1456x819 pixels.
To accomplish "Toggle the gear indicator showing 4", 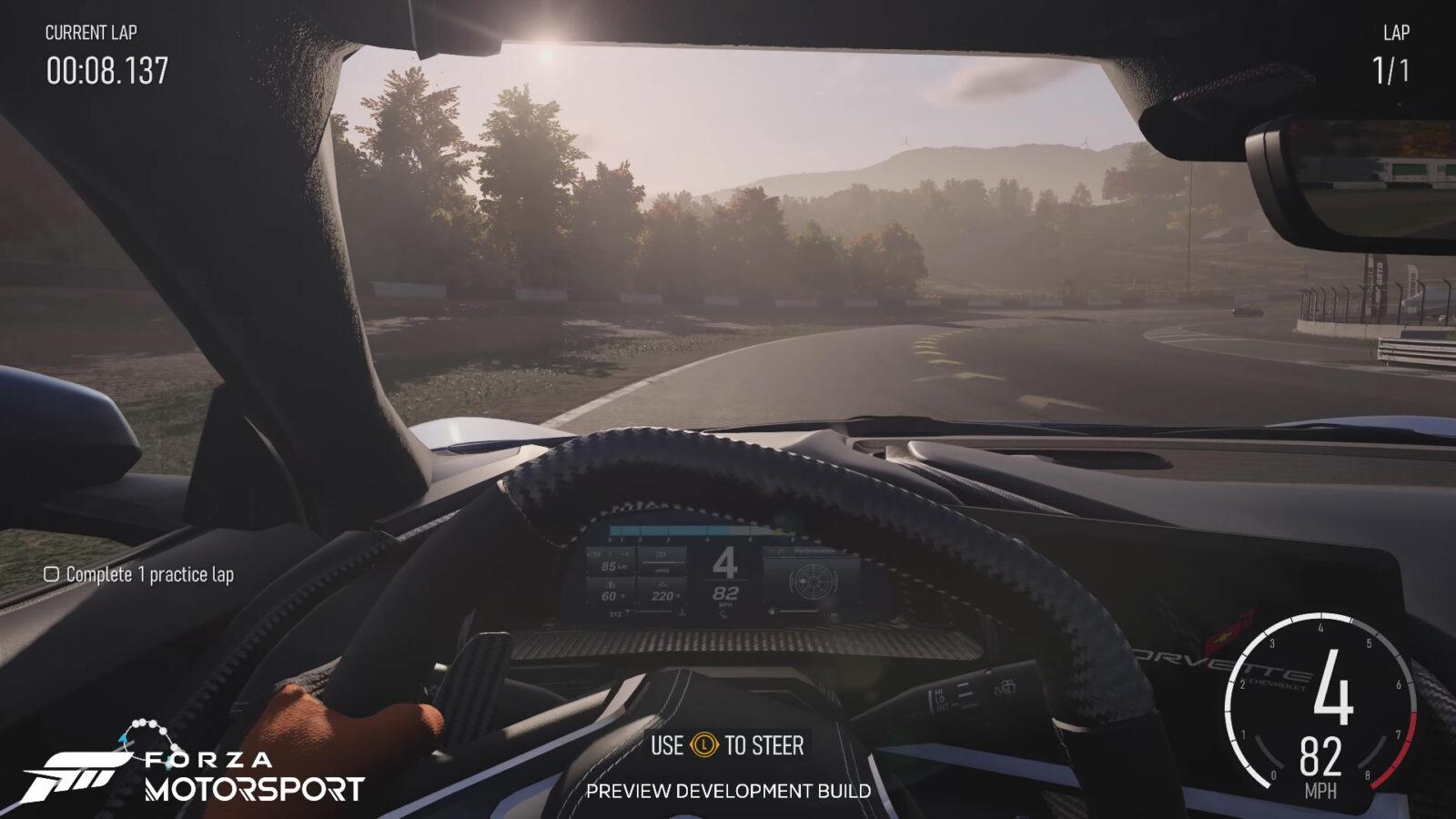I will click(x=725, y=561).
